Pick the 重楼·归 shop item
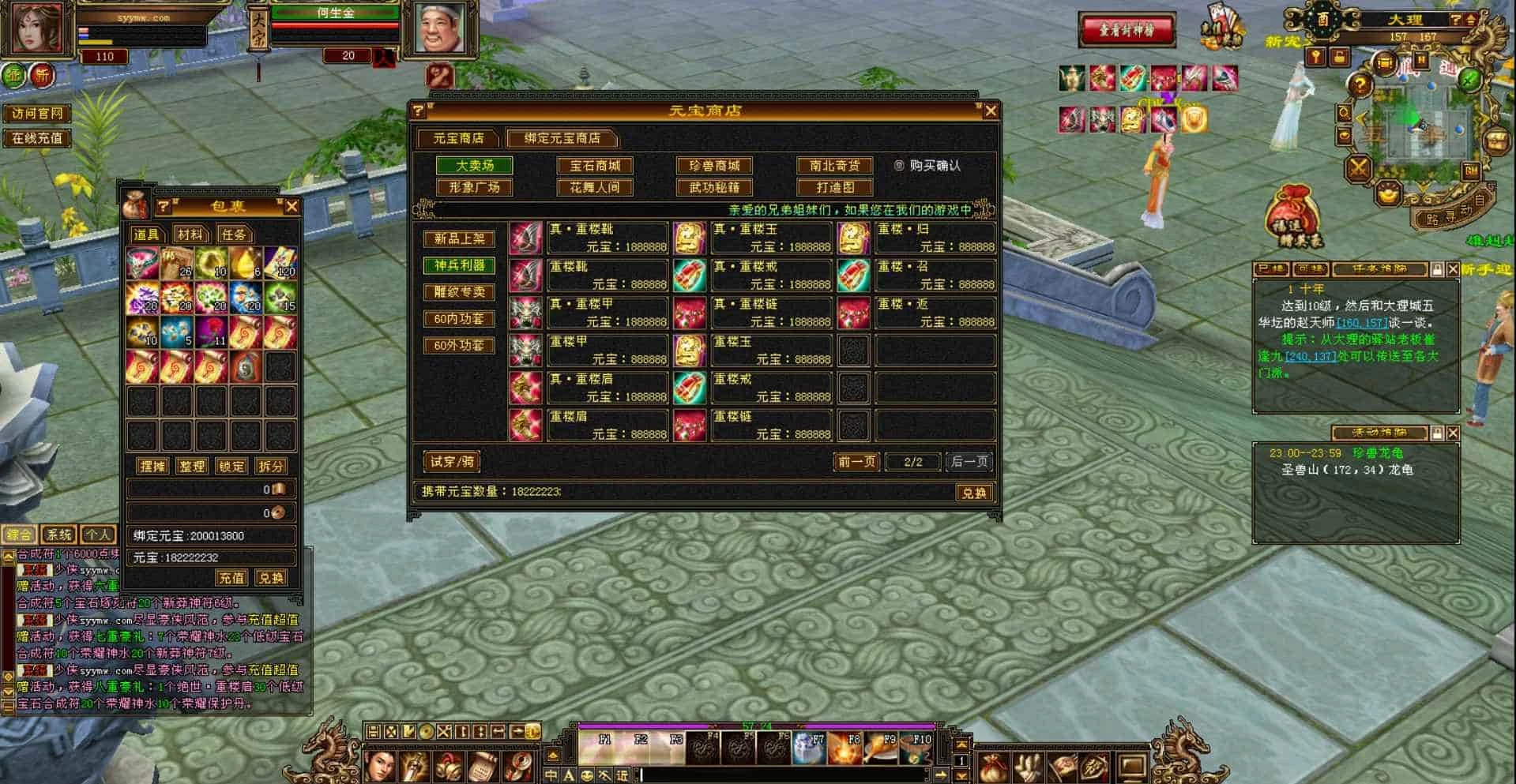 [x=935, y=238]
